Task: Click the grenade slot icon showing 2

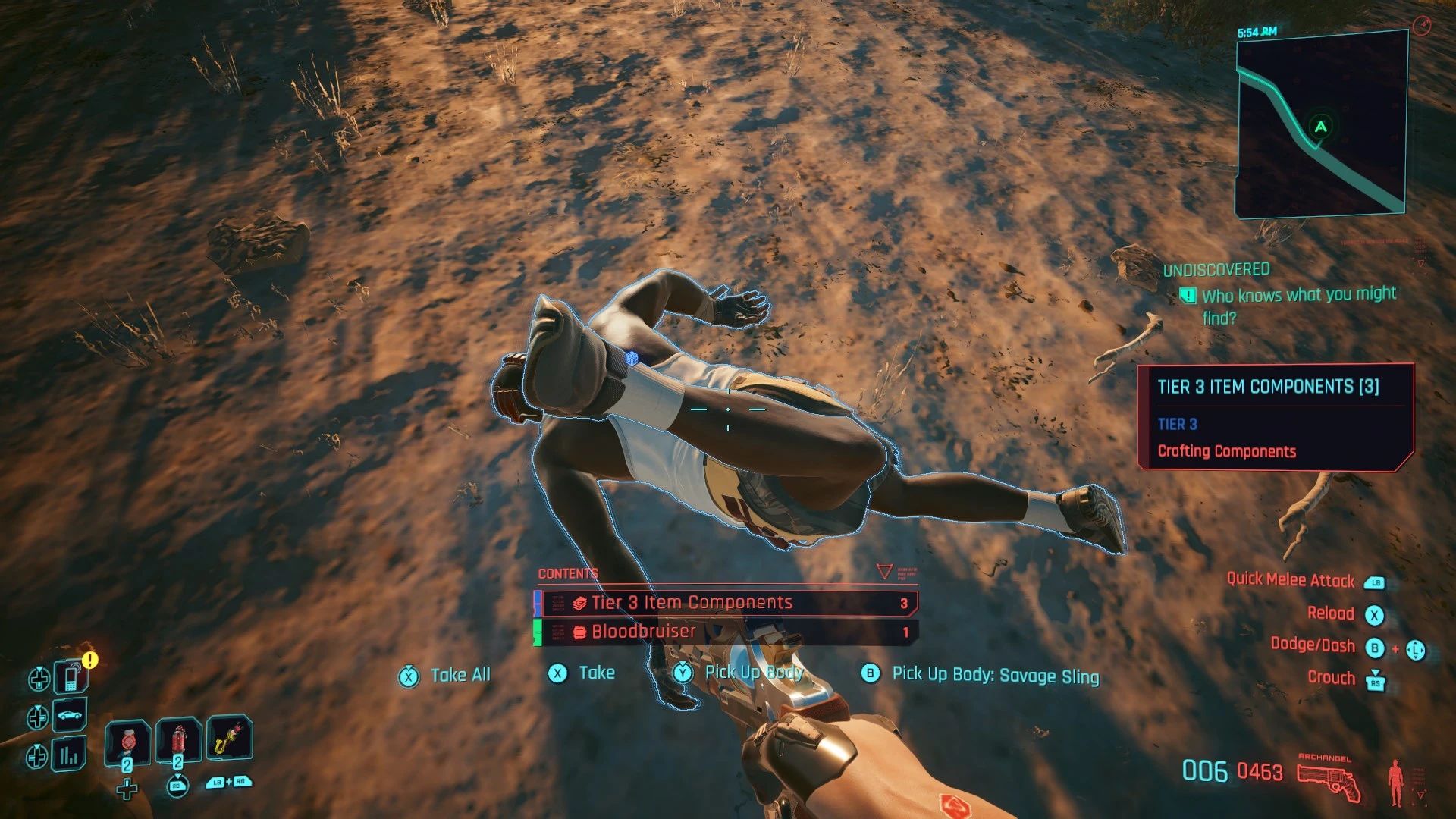Action: click(x=179, y=740)
